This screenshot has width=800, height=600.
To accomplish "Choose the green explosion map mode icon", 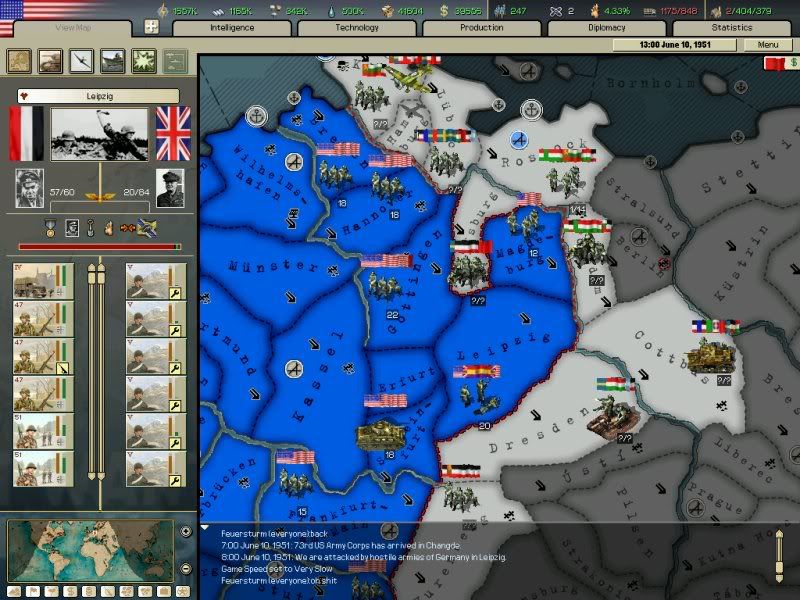I will 143,61.
